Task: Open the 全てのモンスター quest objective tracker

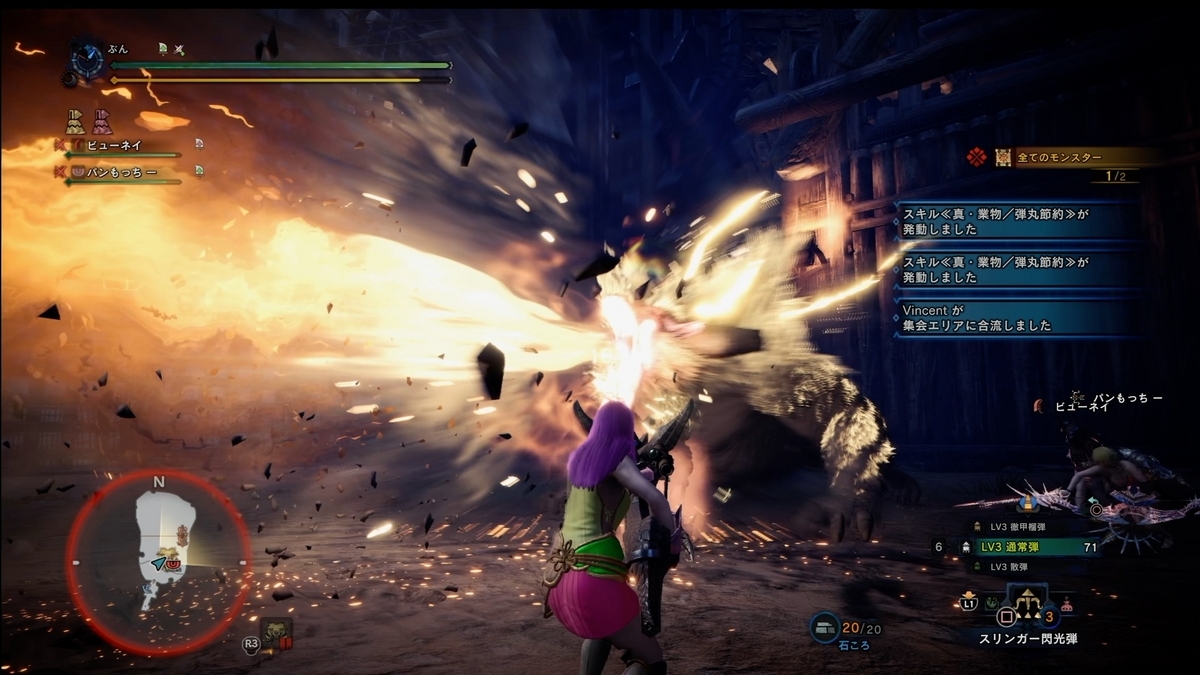Action: coord(1060,157)
